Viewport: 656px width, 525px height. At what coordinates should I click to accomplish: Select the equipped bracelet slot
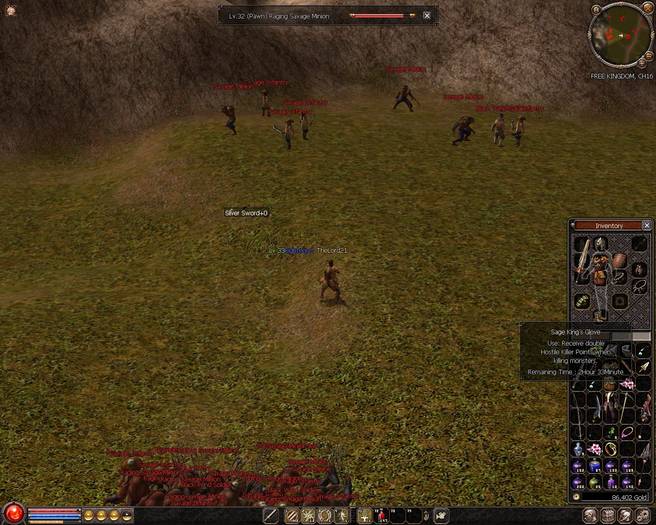[x=620, y=277]
